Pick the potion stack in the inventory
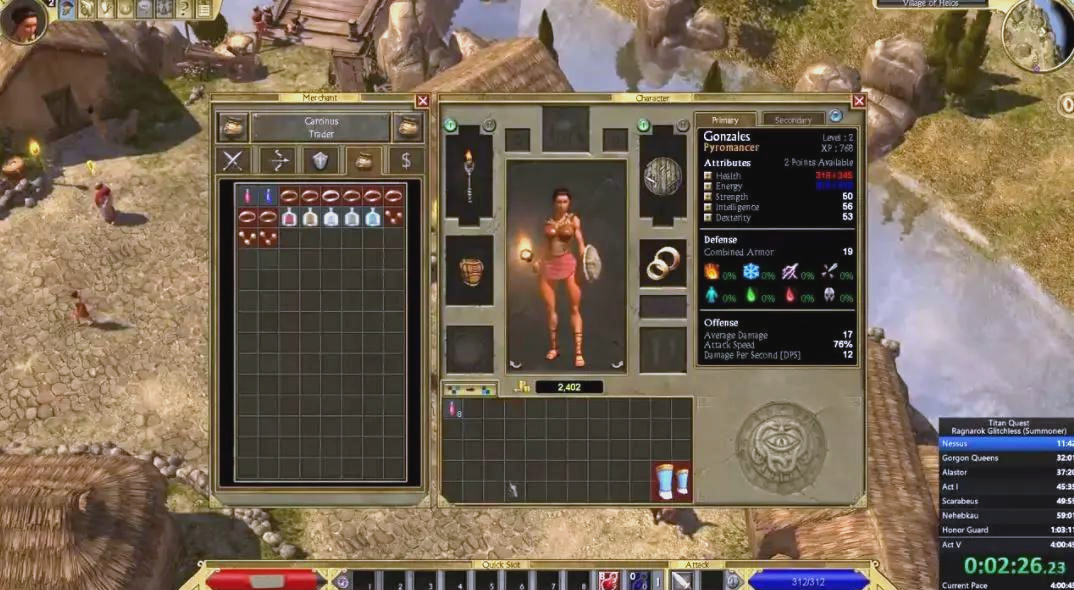This screenshot has width=1074, height=590. (x=453, y=409)
